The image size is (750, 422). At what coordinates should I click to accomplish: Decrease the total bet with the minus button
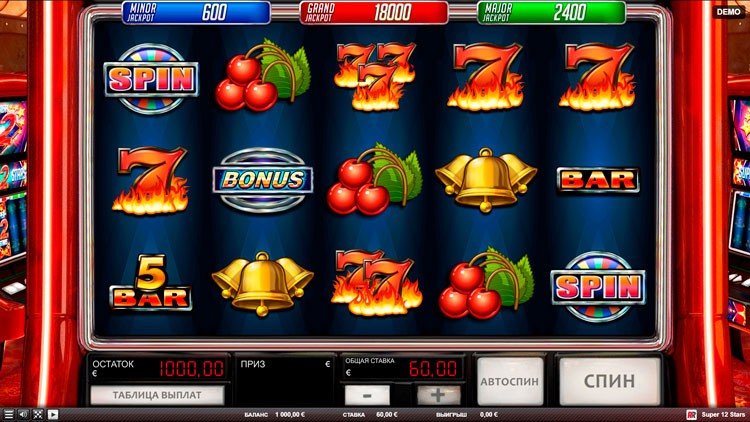point(367,395)
